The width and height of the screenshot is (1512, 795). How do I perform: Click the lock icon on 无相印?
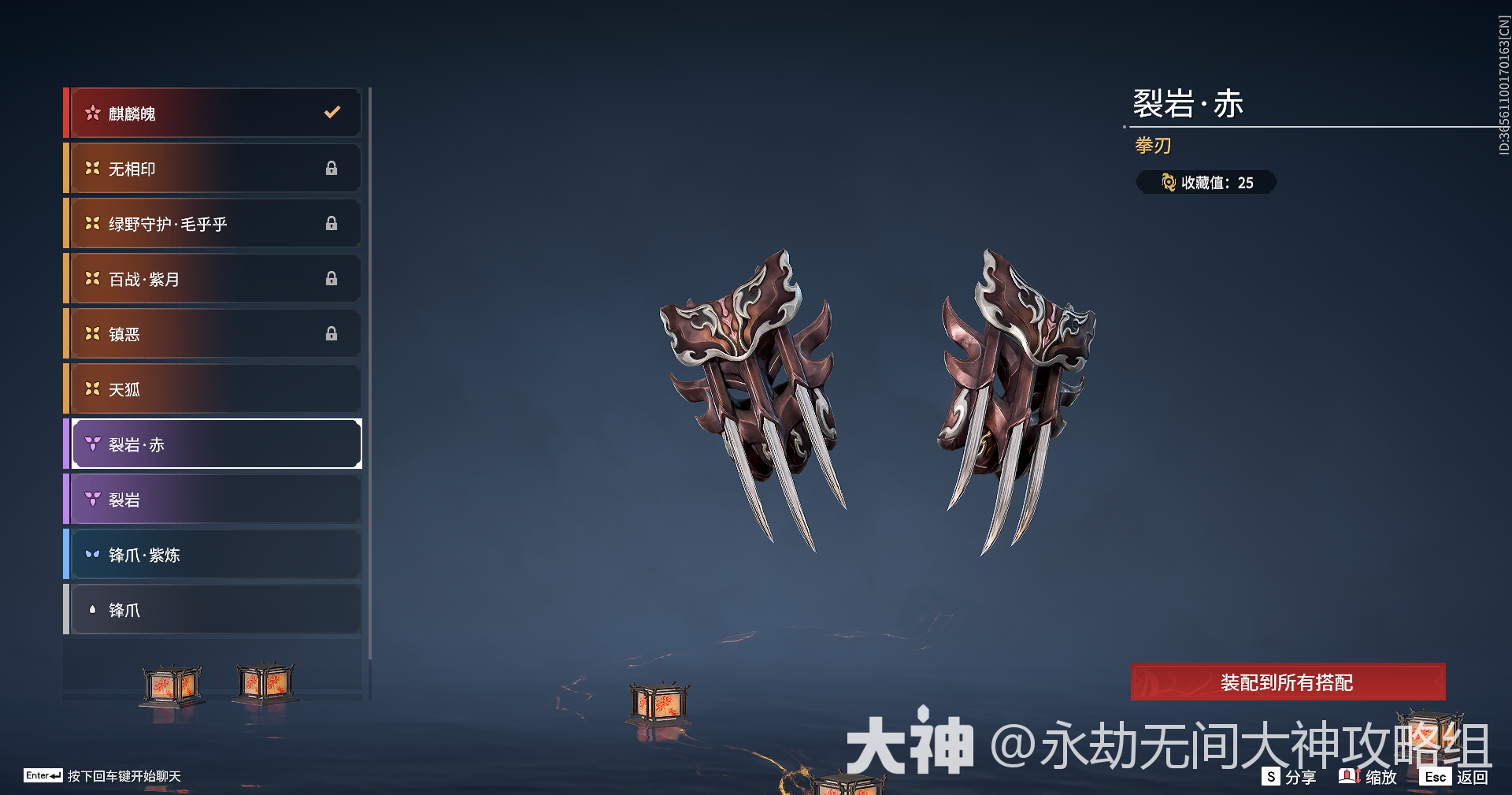pyautogui.click(x=332, y=168)
